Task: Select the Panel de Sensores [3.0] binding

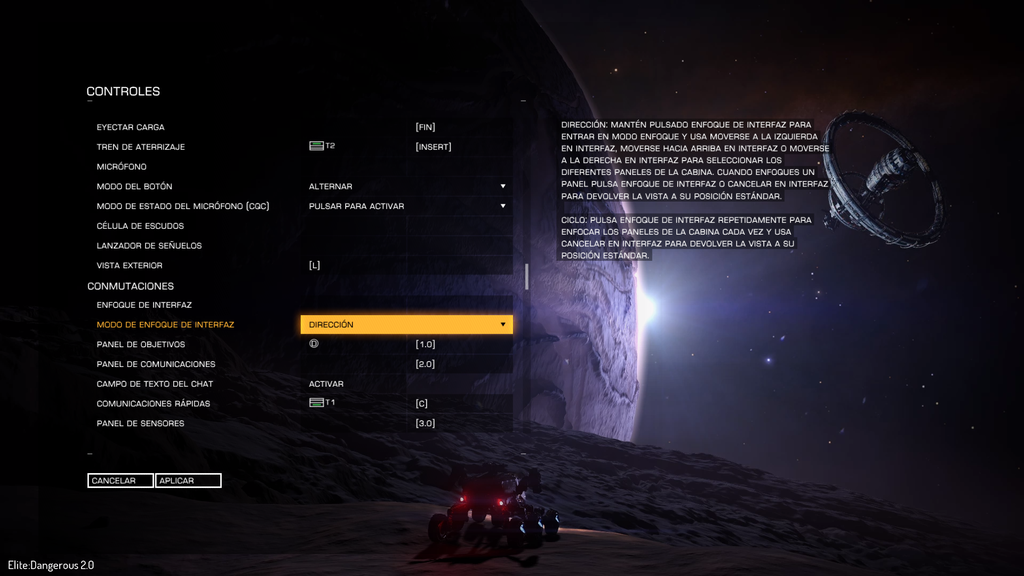Action: (426, 424)
